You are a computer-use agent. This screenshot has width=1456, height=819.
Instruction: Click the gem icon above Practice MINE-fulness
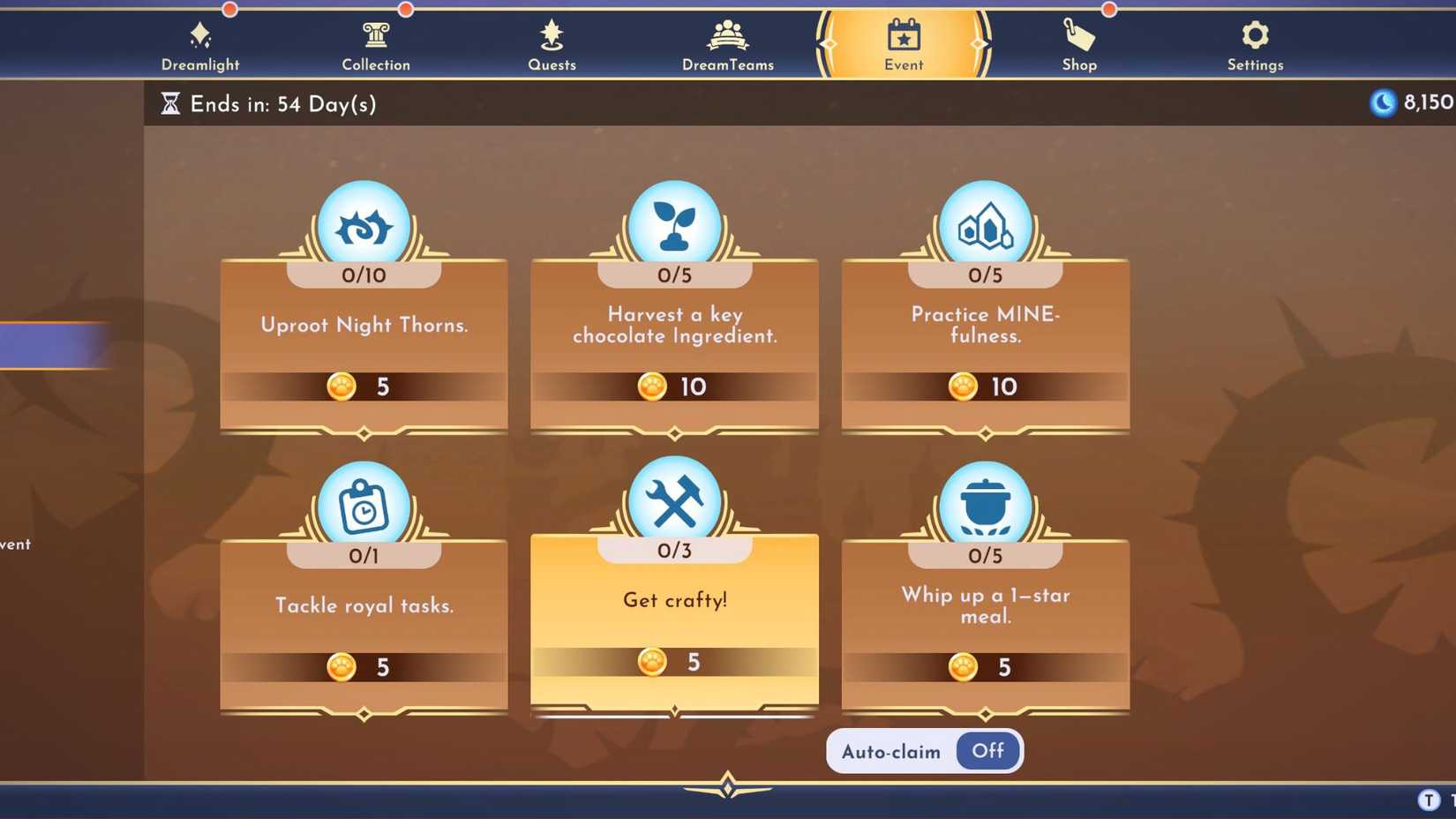(985, 222)
